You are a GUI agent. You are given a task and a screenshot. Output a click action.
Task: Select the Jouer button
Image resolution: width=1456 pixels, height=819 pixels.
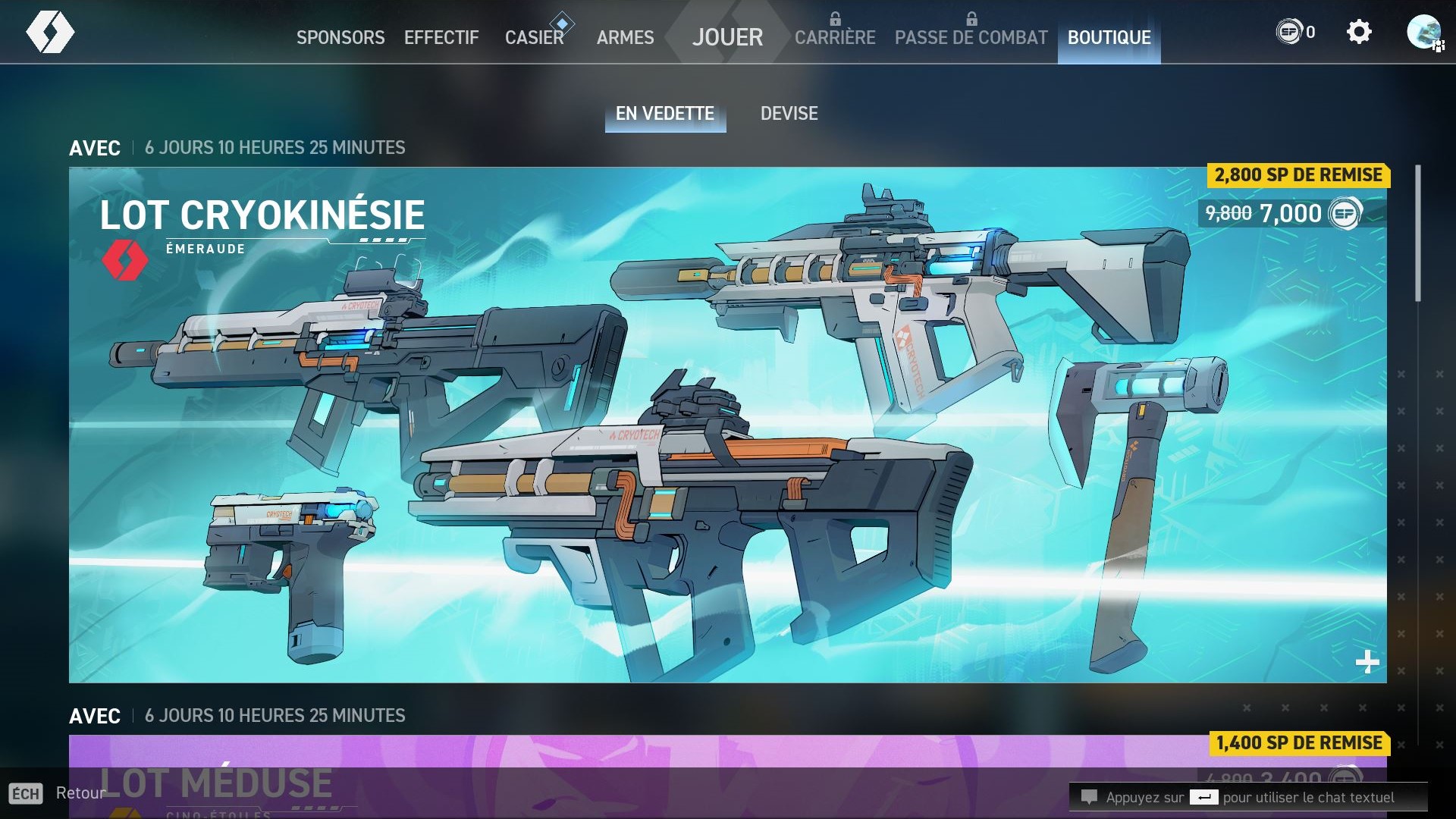click(x=727, y=36)
